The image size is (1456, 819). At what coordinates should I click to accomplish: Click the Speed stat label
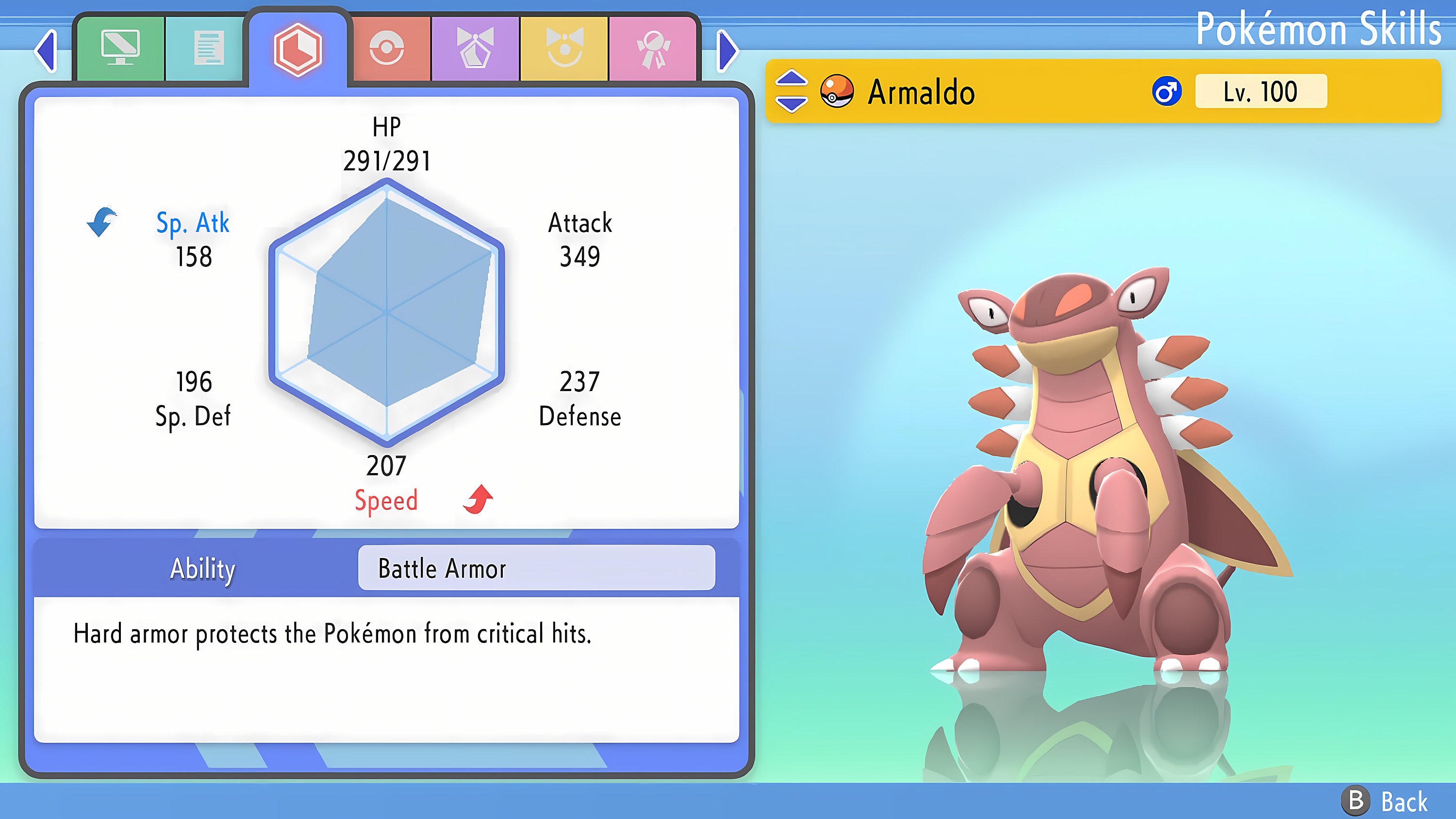pos(387,501)
